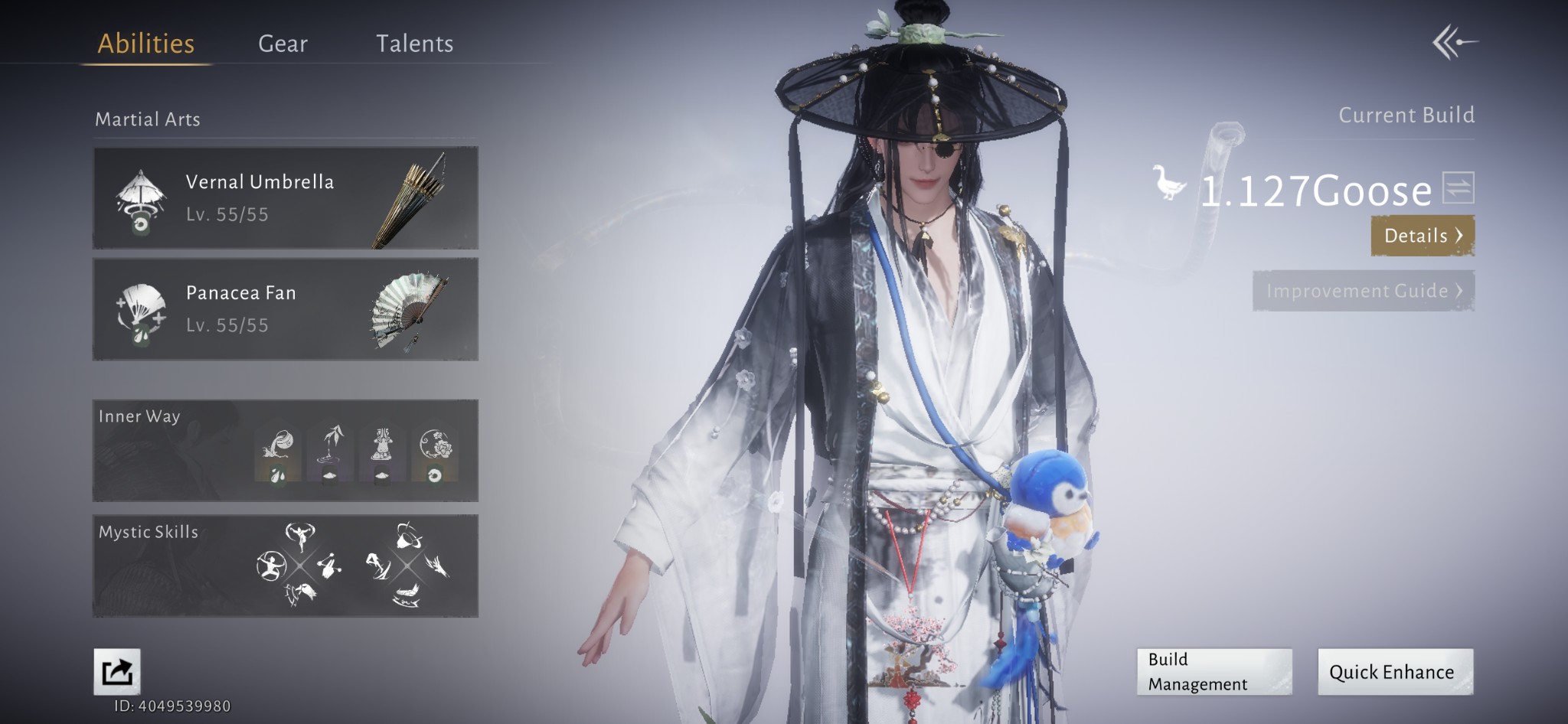This screenshot has width=1568, height=724.
Task: Open the Gear tab
Action: [283, 44]
